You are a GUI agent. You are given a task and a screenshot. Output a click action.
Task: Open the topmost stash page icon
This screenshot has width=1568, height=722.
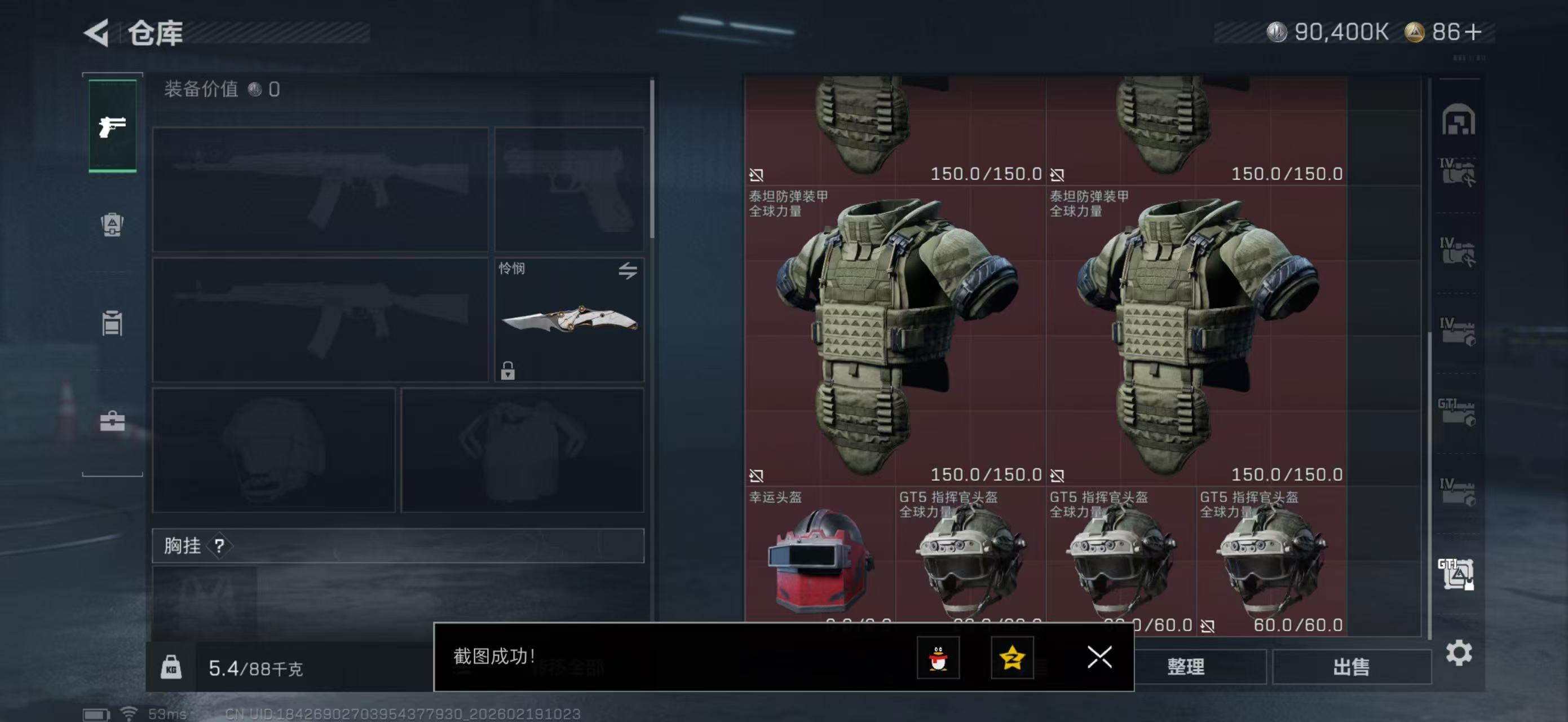(x=1458, y=120)
